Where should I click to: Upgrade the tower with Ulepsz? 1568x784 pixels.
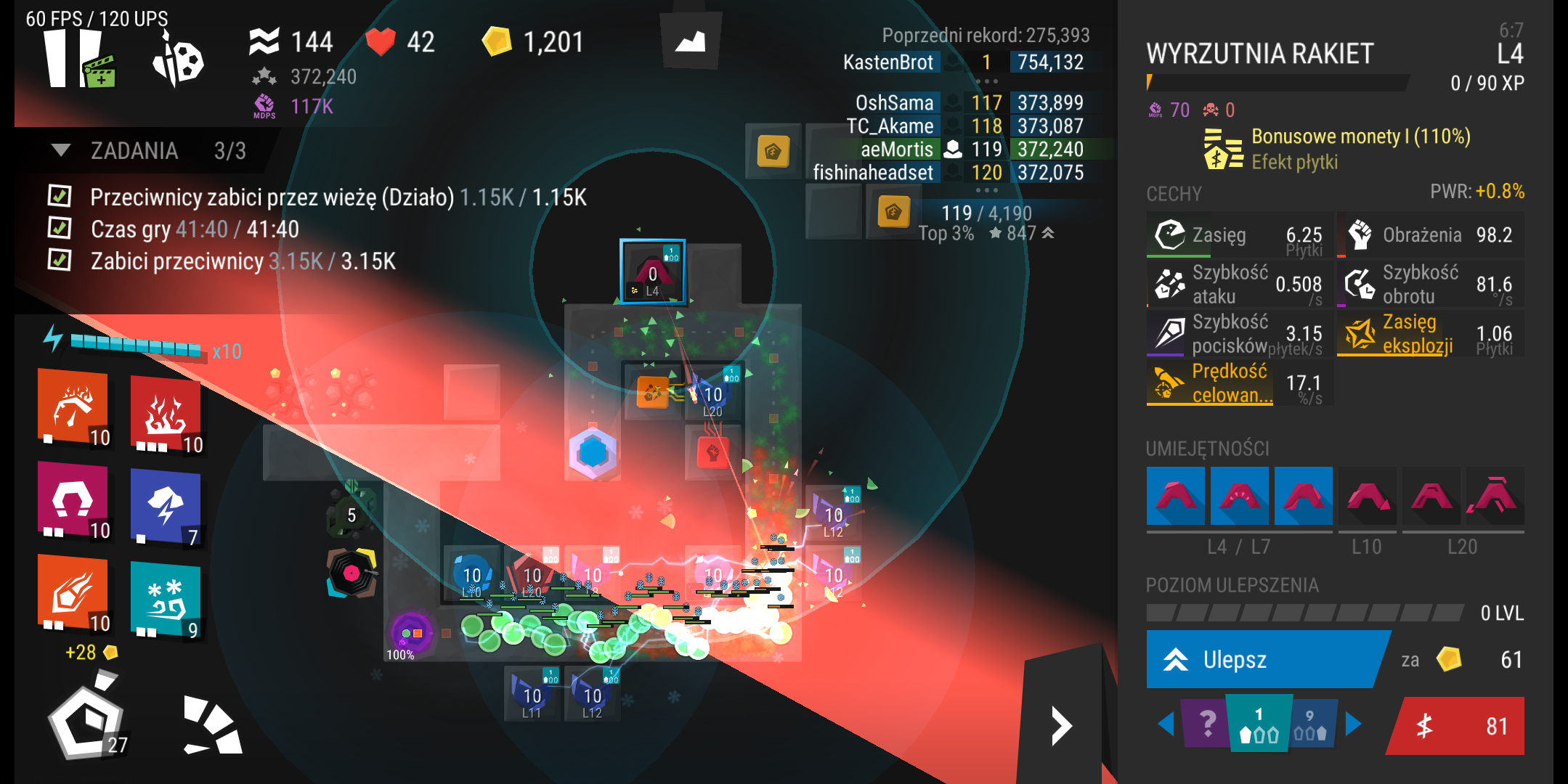point(1264,659)
